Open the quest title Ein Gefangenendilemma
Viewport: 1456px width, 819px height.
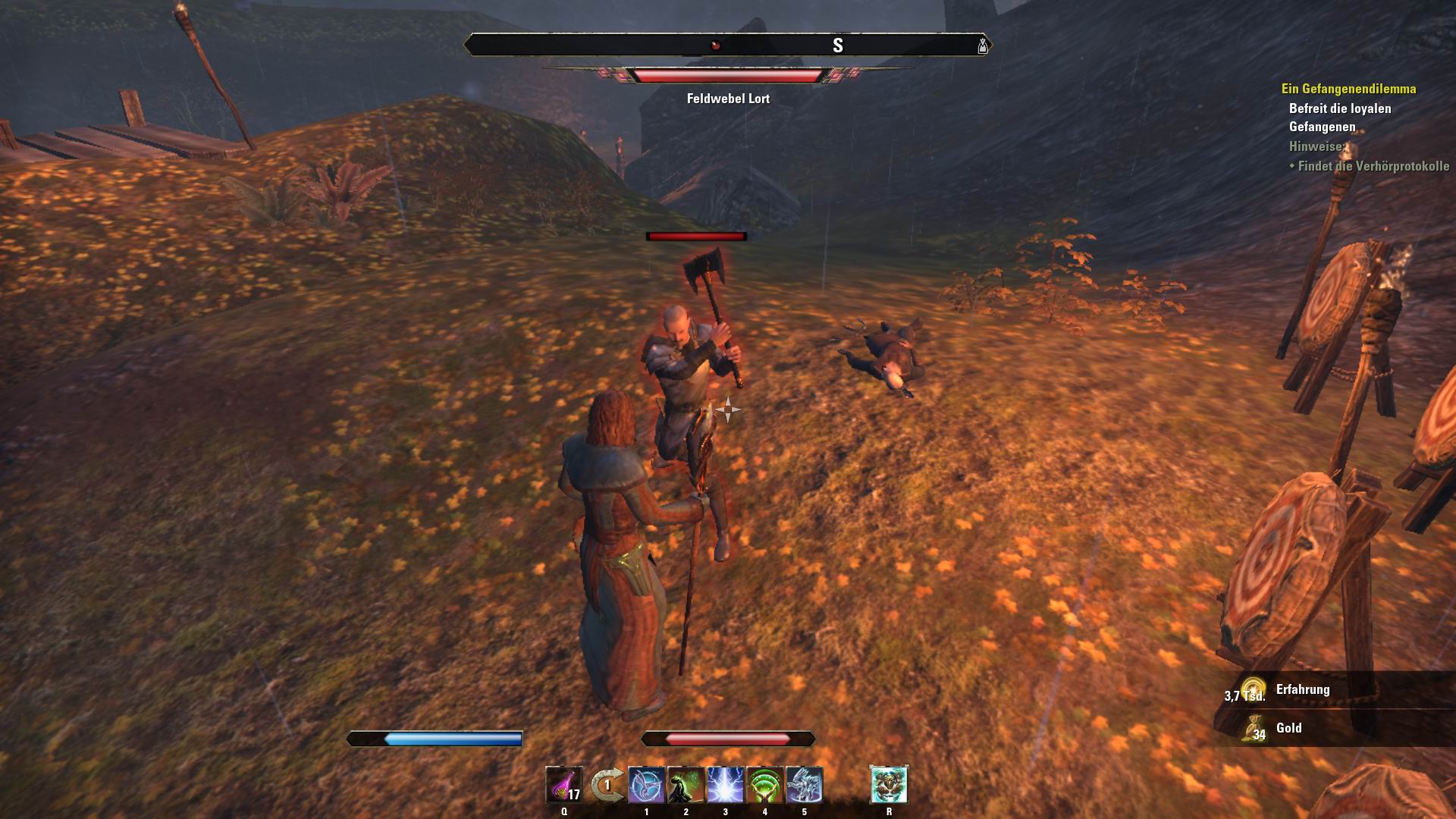pyautogui.click(x=1349, y=87)
